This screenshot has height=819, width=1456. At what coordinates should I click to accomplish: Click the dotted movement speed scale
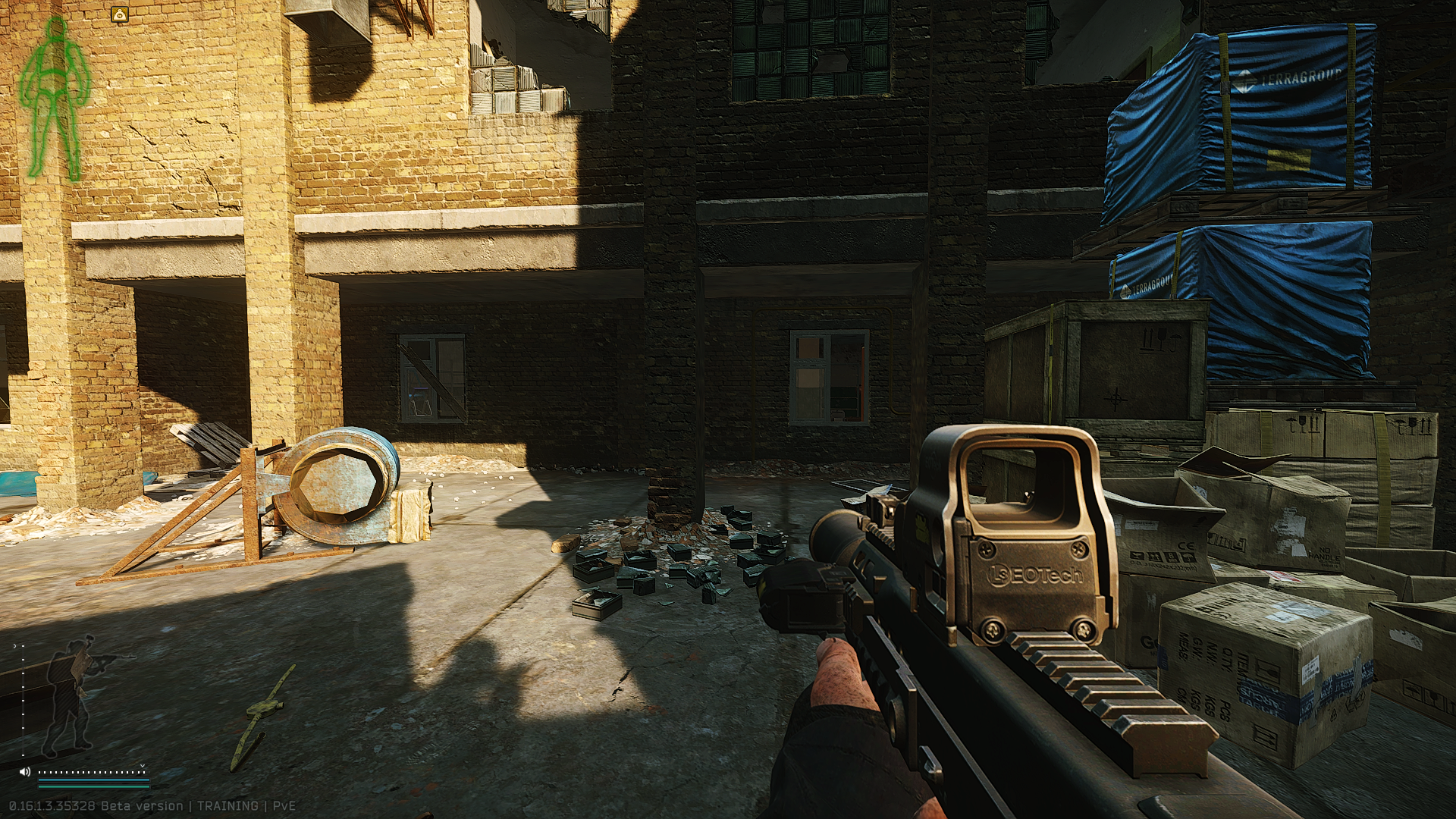93,772
